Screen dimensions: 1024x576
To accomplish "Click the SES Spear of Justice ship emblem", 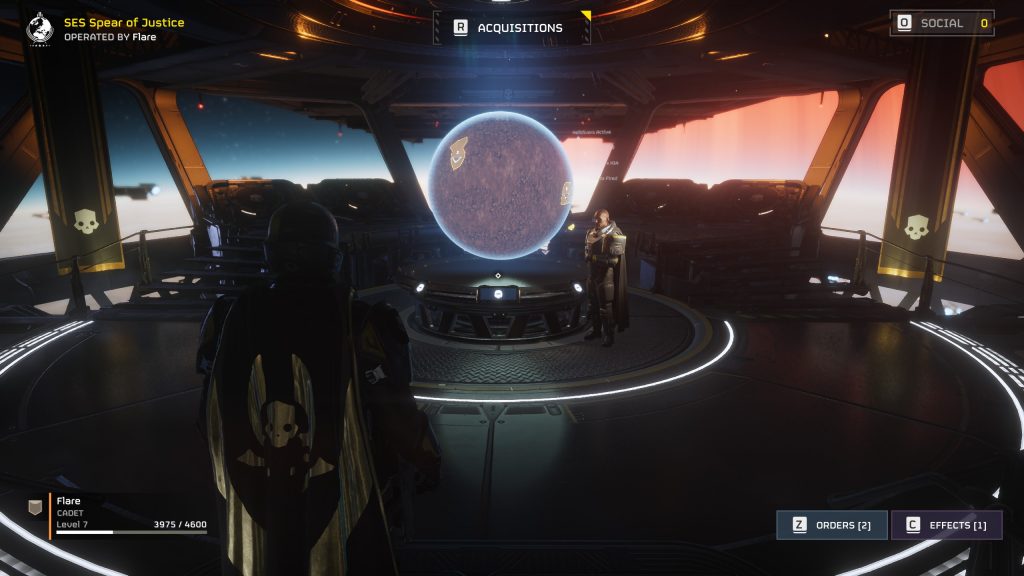I will (40, 28).
